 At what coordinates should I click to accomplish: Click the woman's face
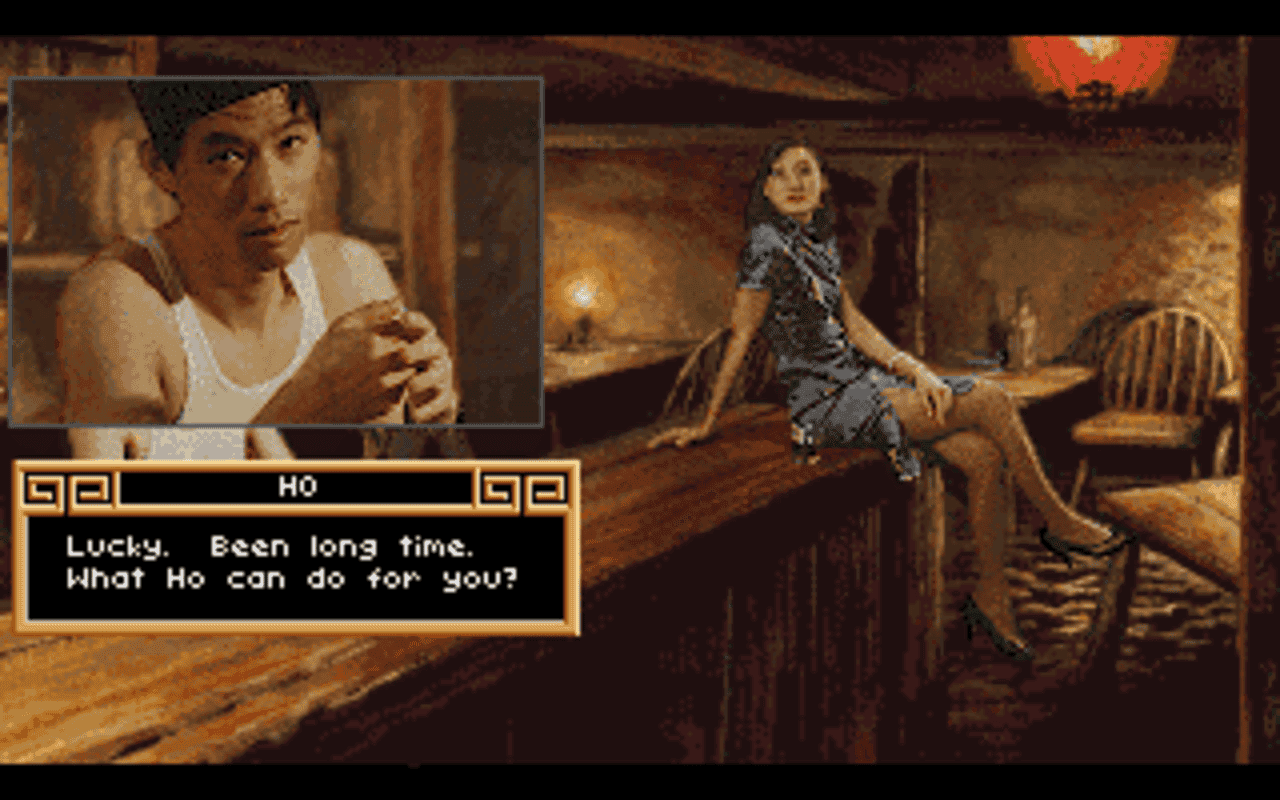795,180
